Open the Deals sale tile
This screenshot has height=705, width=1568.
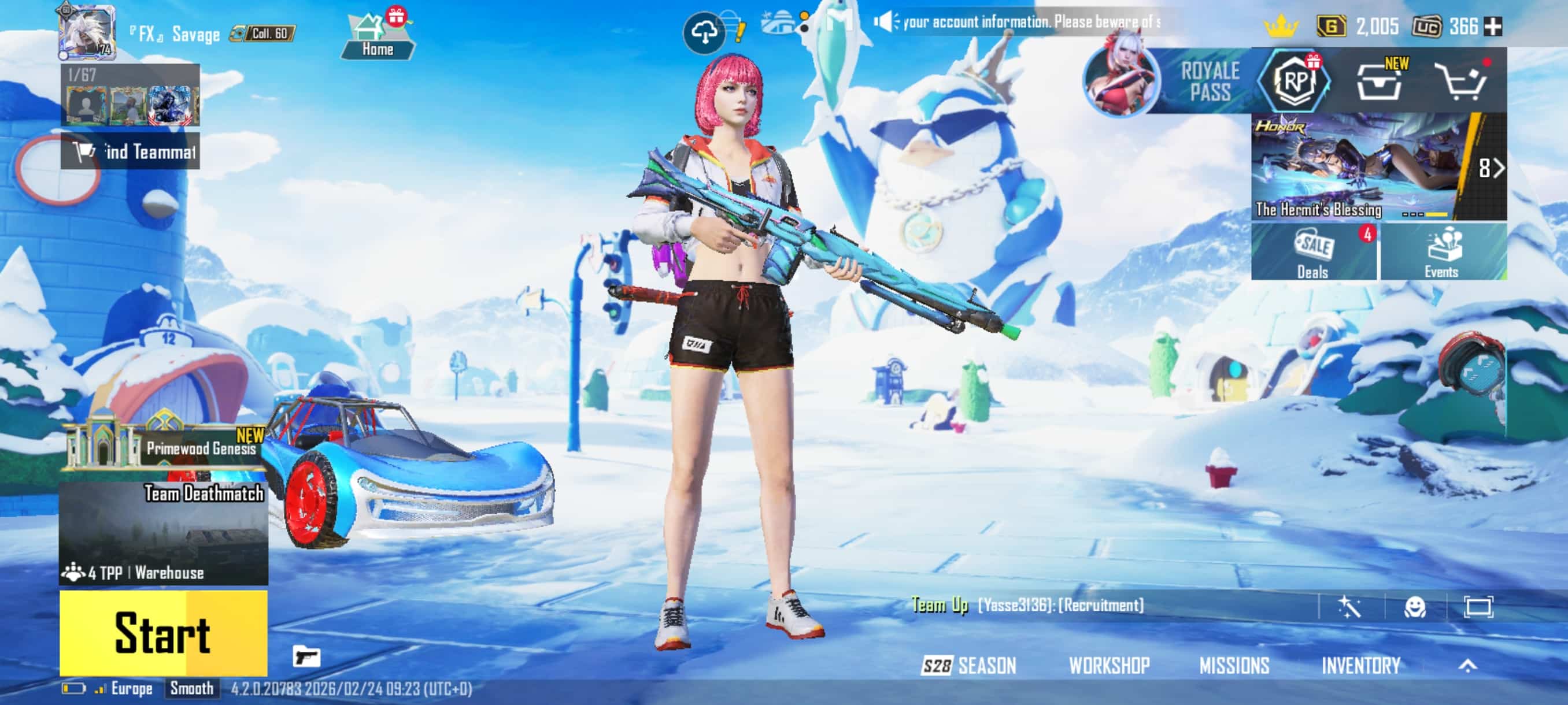[1314, 252]
